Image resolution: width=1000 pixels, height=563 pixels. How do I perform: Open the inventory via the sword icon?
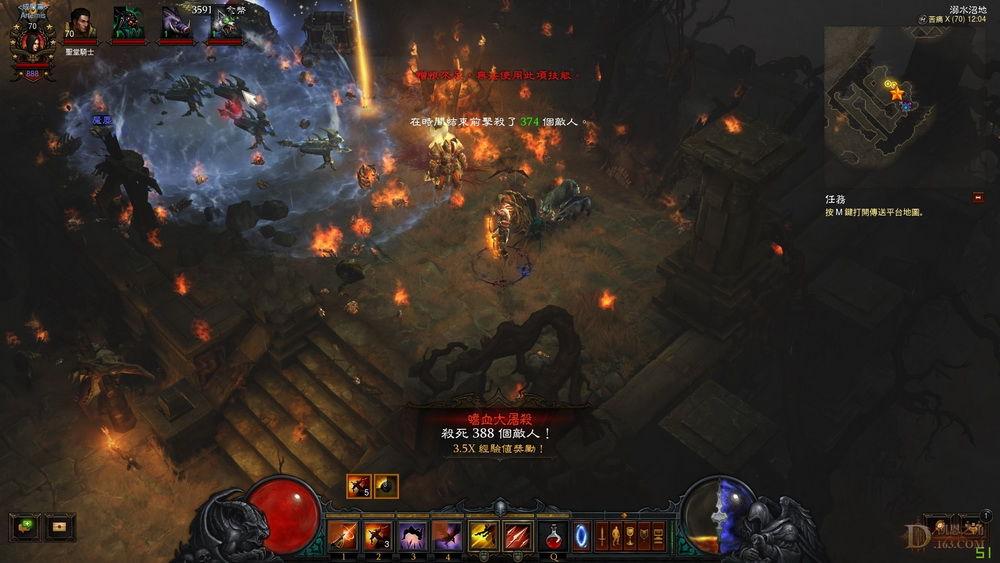click(x=603, y=535)
